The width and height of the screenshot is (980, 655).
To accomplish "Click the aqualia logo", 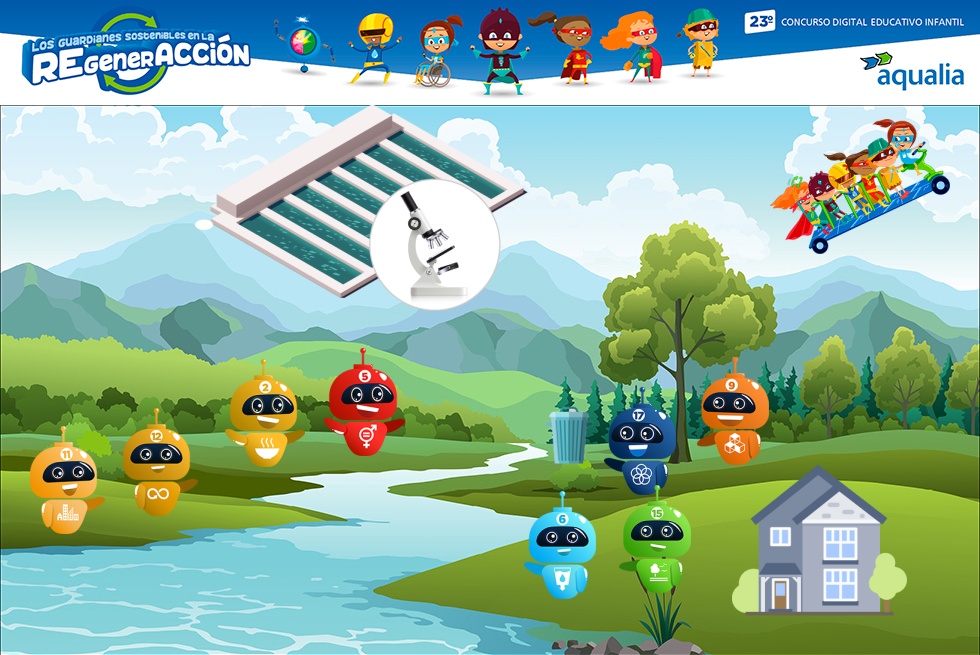I will click(x=912, y=68).
